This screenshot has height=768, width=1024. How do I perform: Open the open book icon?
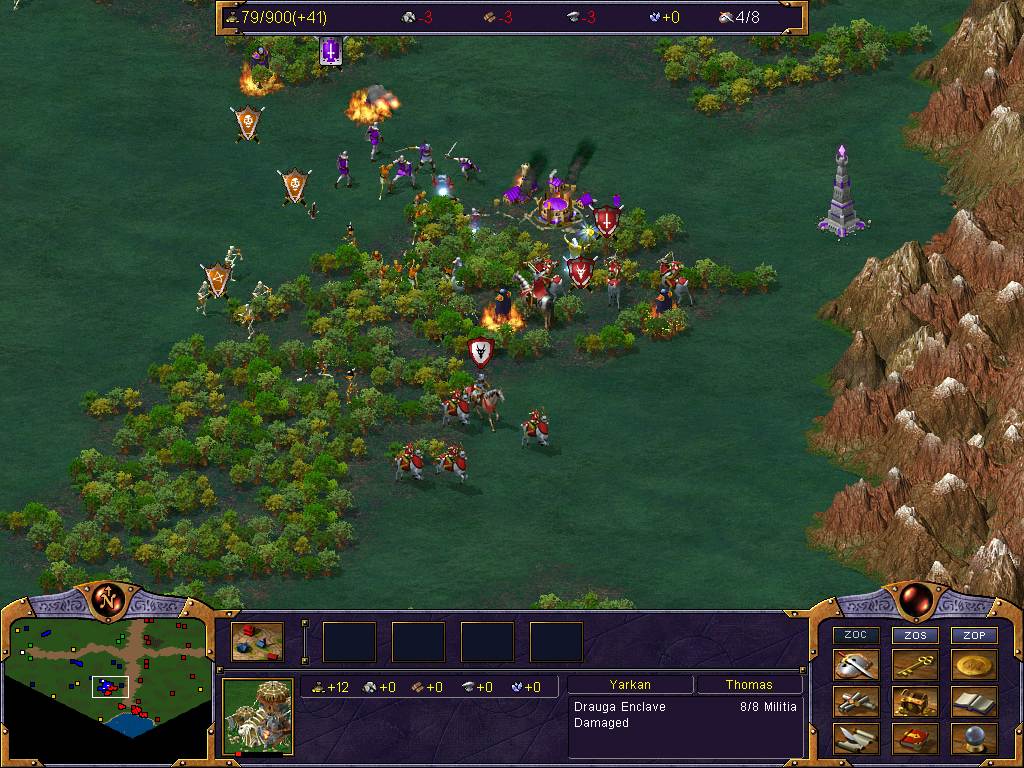click(x=975, y=702)
